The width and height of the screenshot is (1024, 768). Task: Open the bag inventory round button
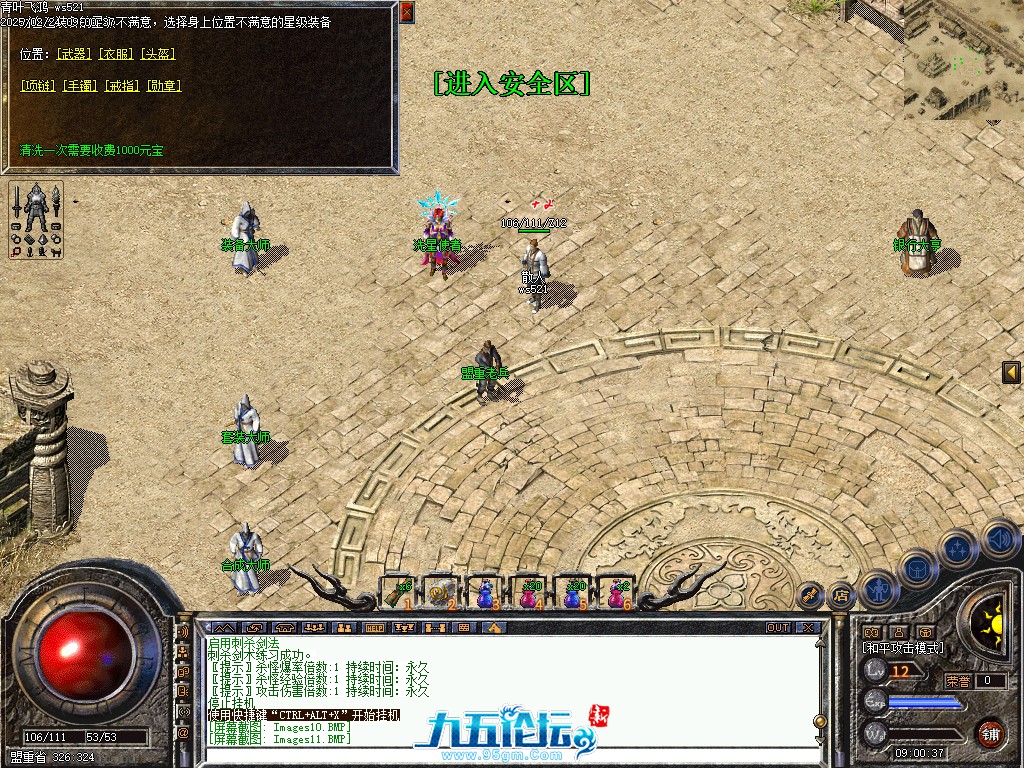pyautogui.click(x=917, y=569)
